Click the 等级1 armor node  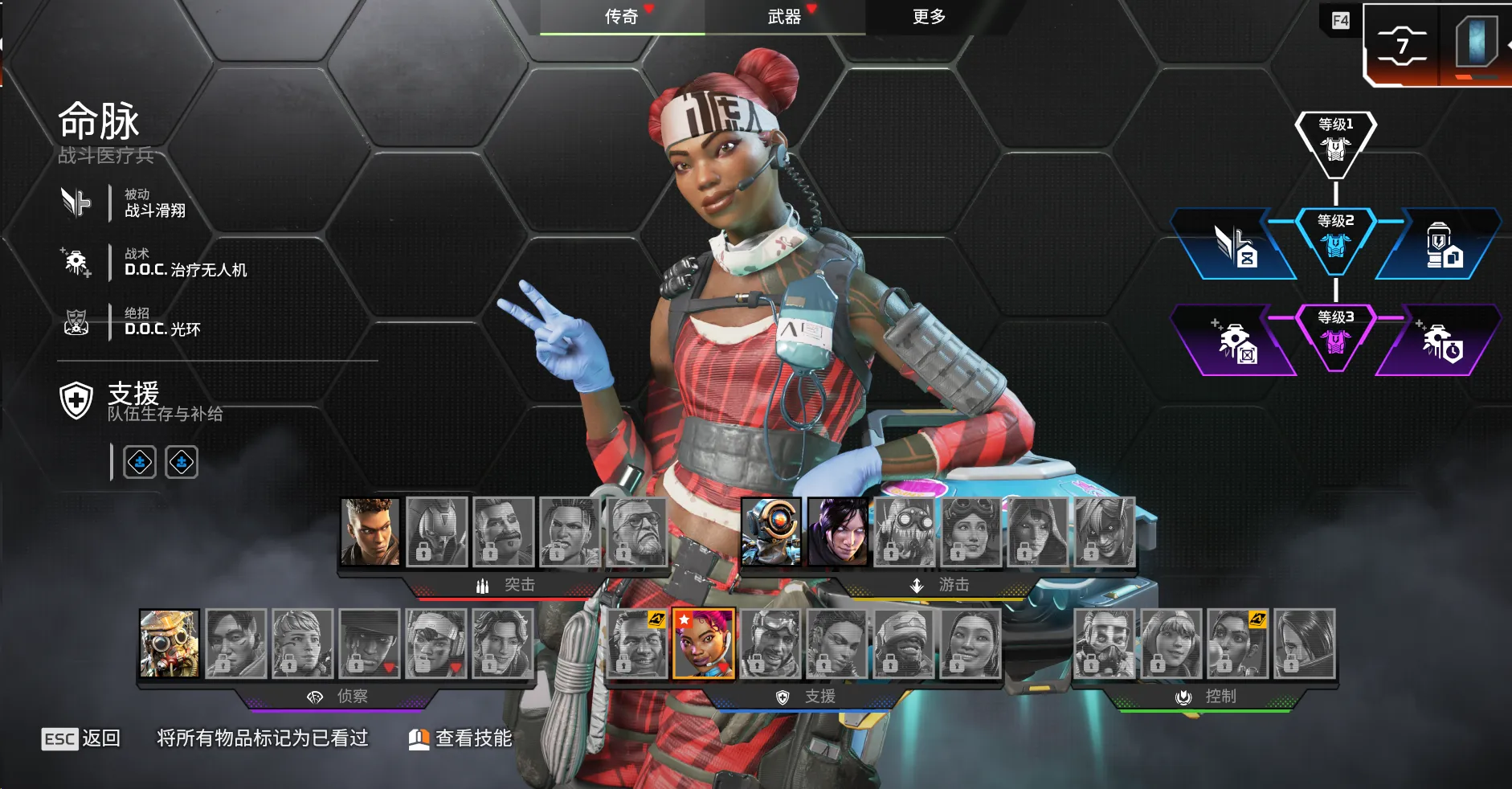(1335, 141)
